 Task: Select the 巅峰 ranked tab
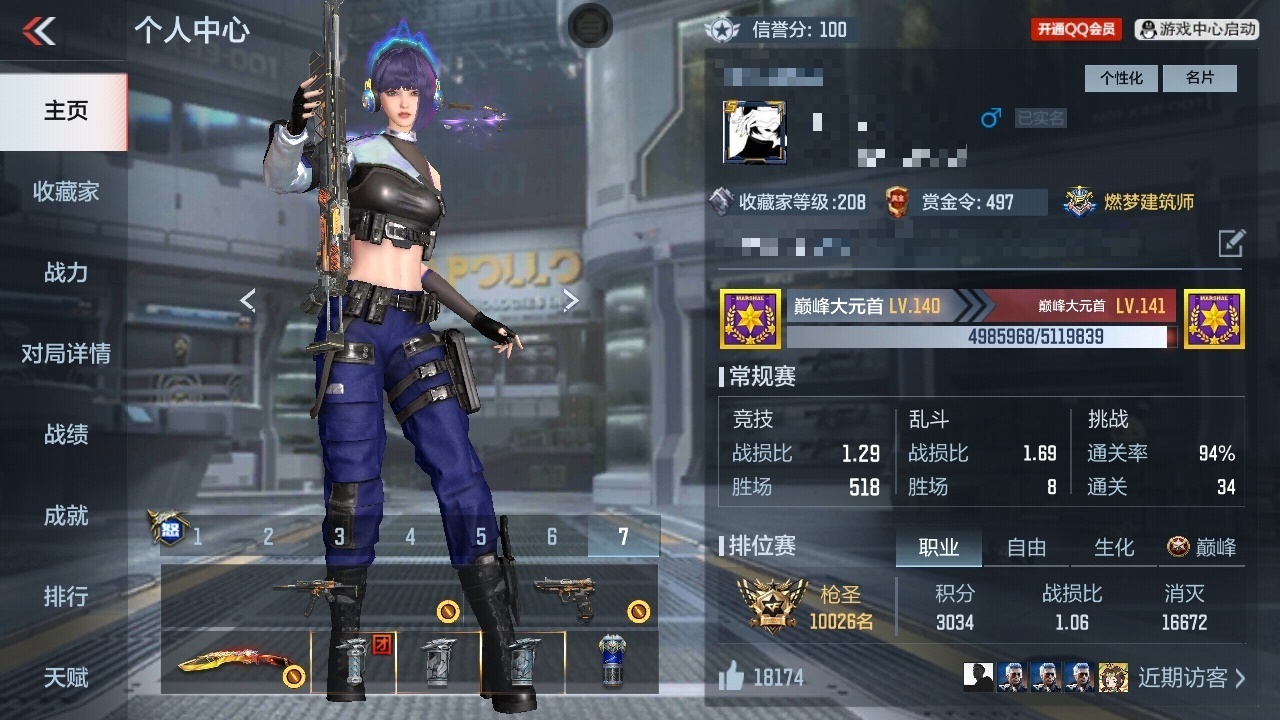pos(1203,547)
